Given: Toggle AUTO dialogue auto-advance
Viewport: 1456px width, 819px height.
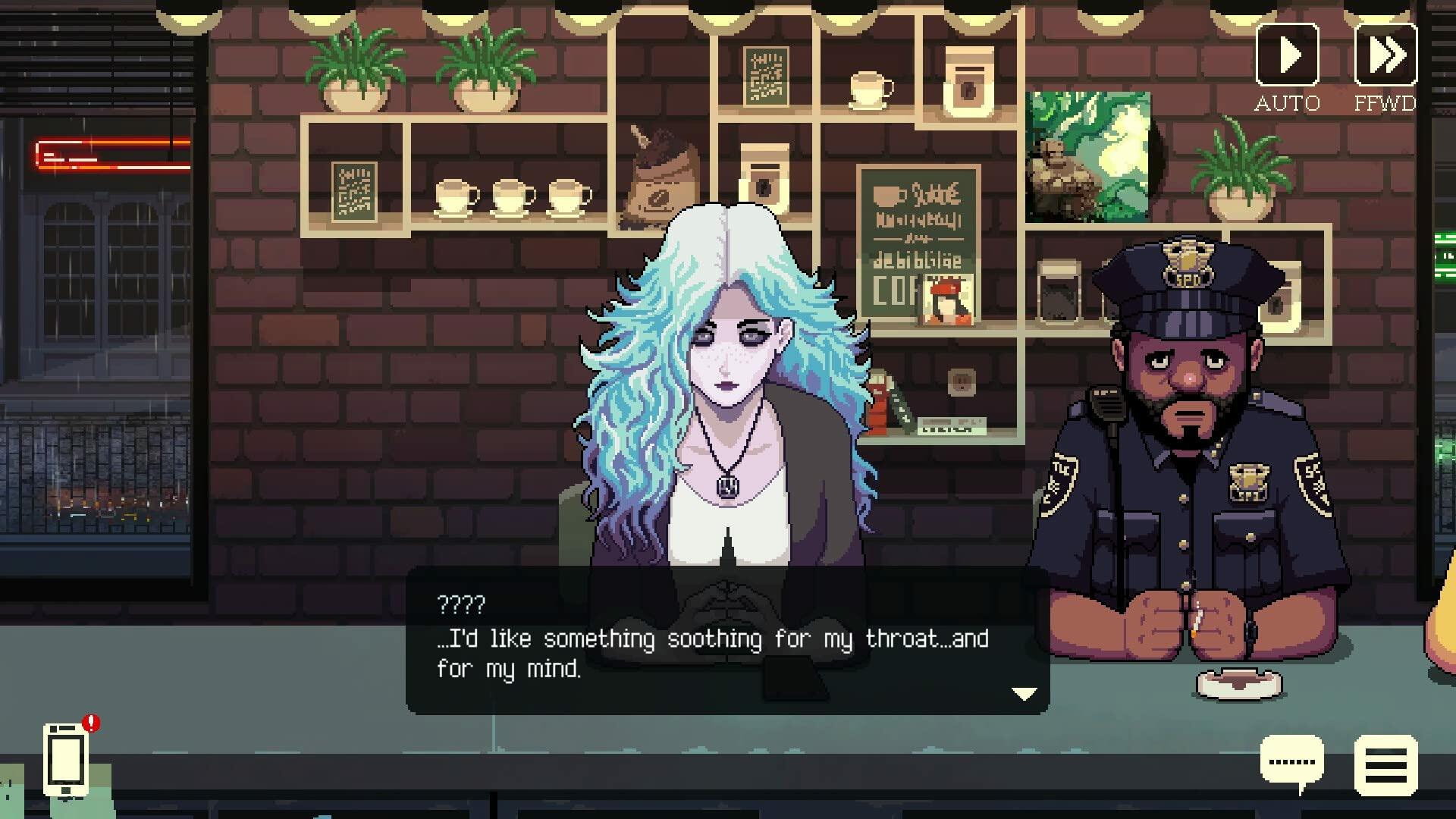Looking at the screenshot, I should (1289, 55).
